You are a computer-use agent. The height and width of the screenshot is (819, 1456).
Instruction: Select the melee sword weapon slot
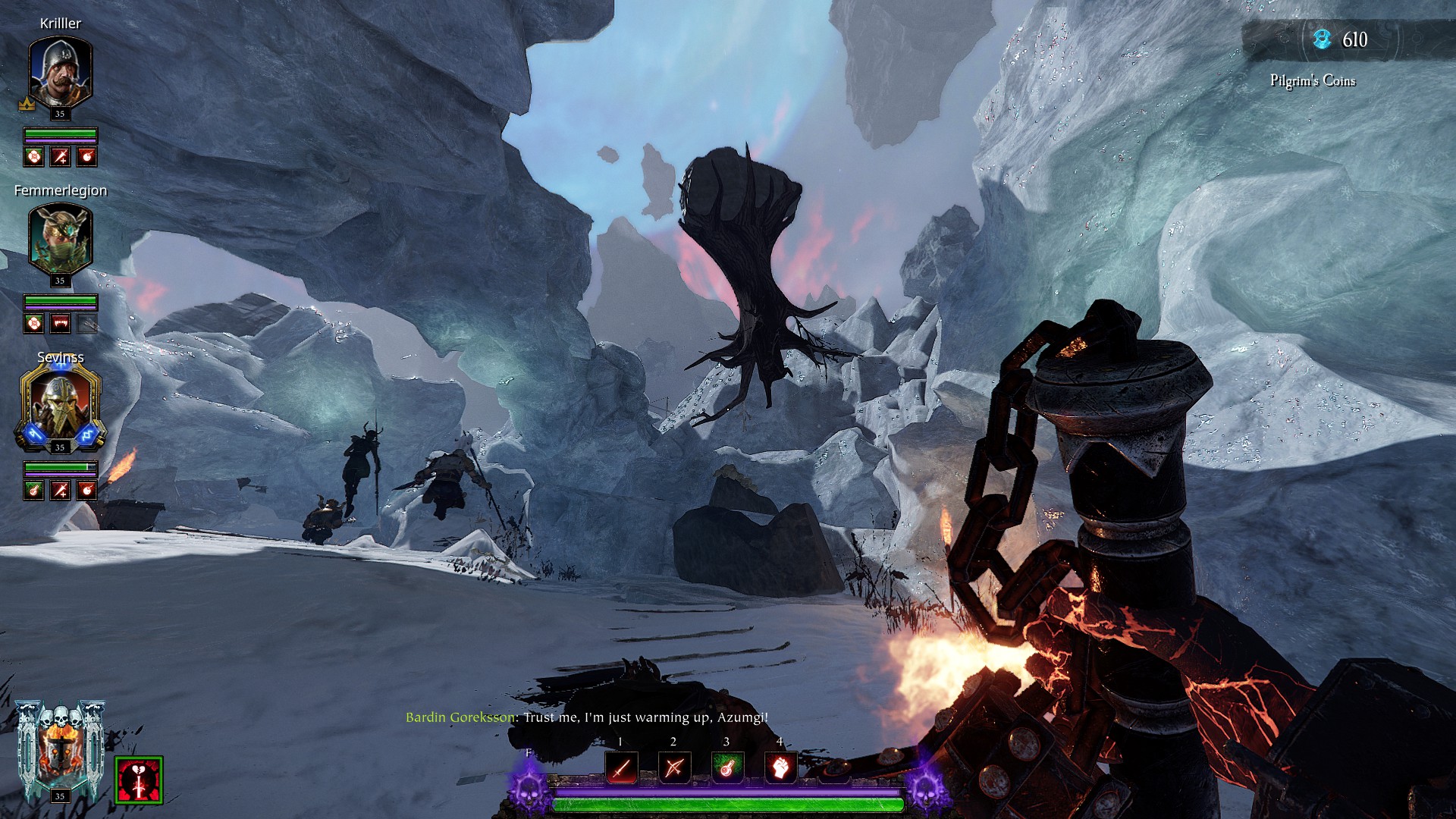[621, 768]
